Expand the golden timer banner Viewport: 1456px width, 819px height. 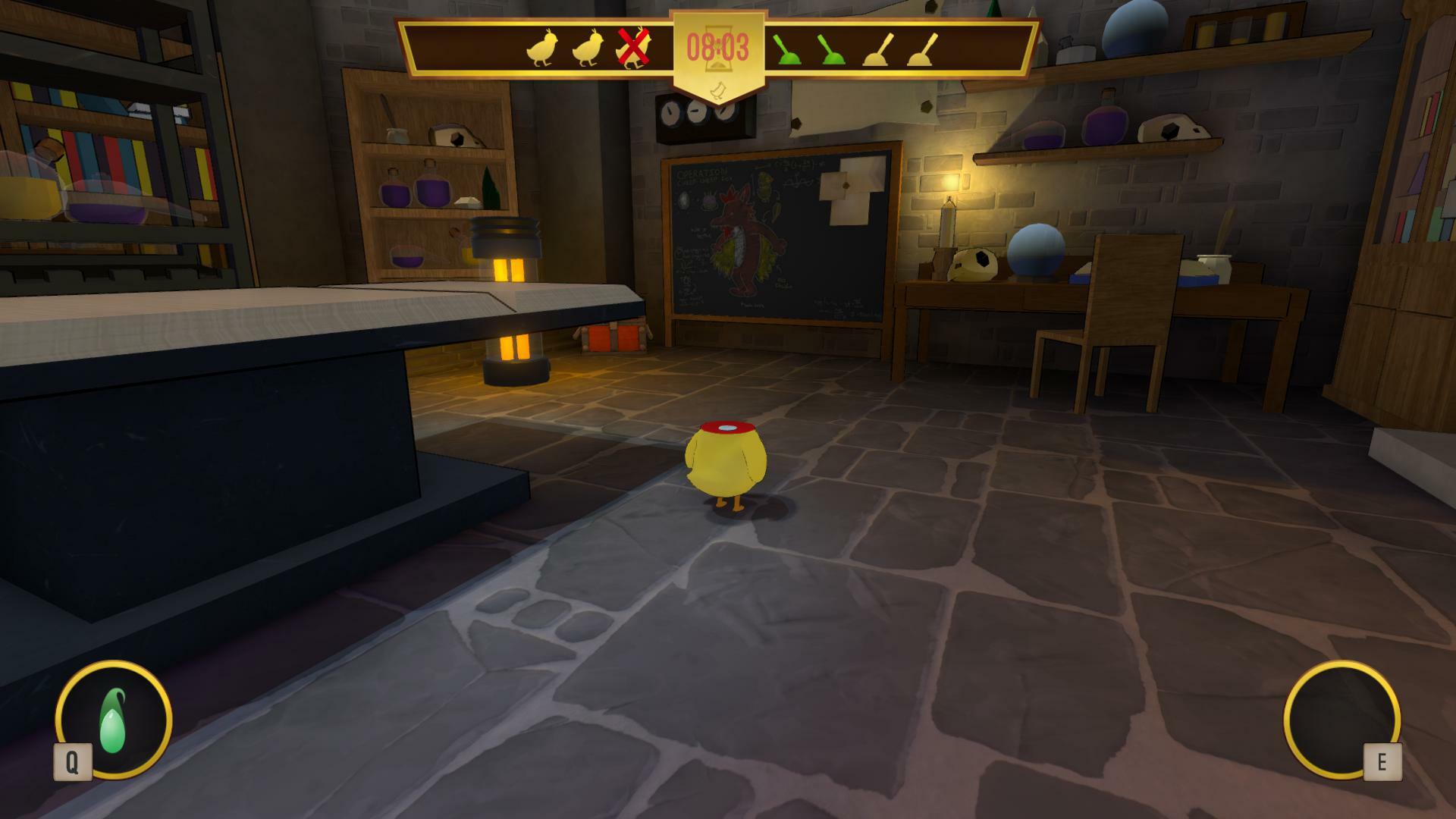[718, 53]
